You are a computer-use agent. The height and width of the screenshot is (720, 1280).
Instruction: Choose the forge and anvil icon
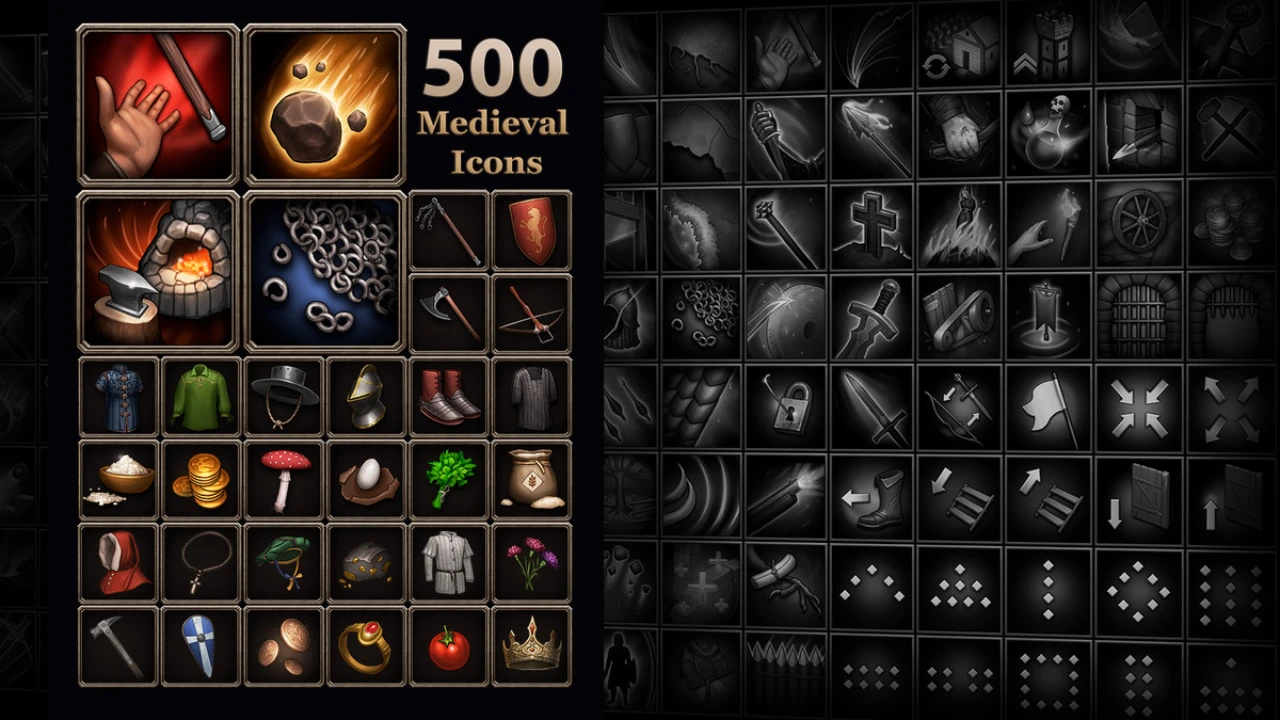point(159,272)
